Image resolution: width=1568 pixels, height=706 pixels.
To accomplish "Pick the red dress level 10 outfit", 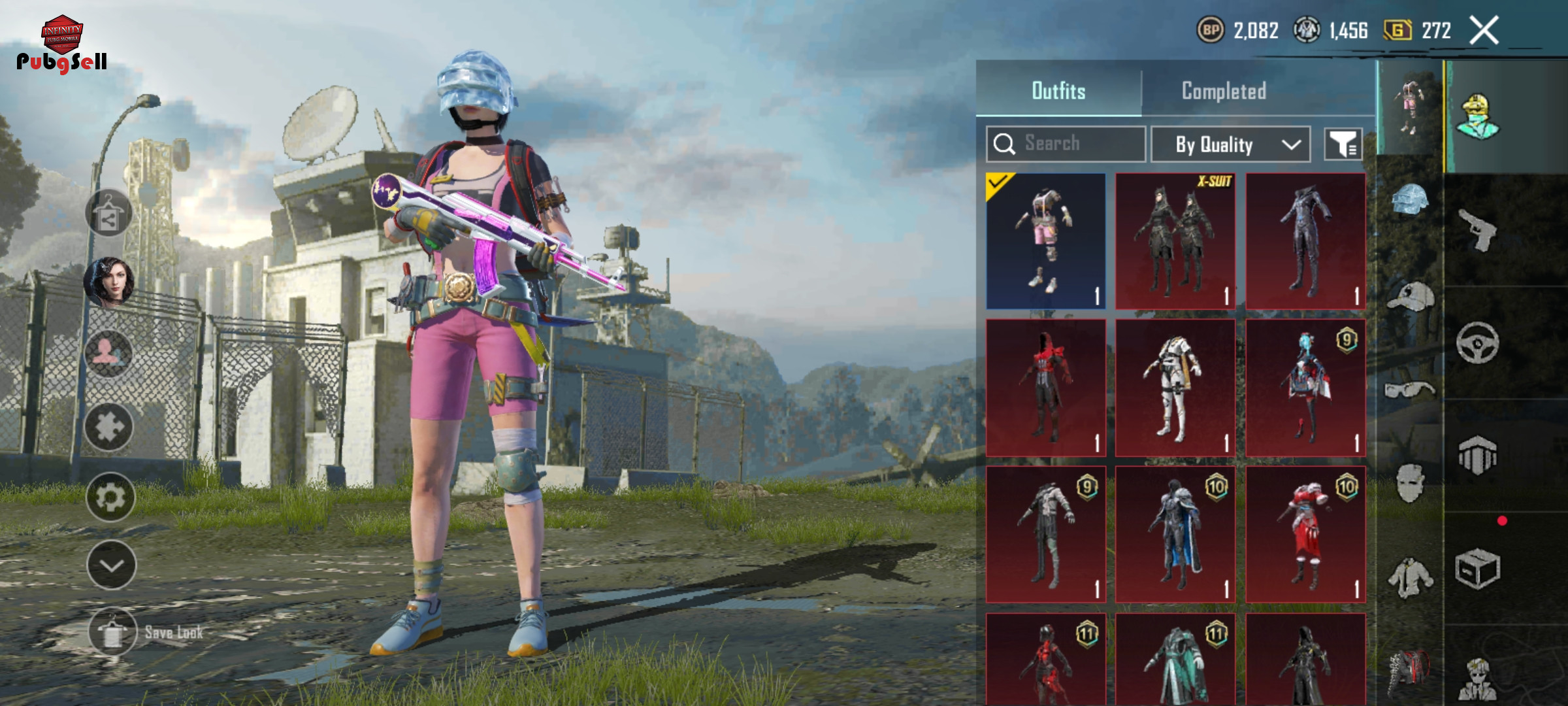I will pos(1305,534).
